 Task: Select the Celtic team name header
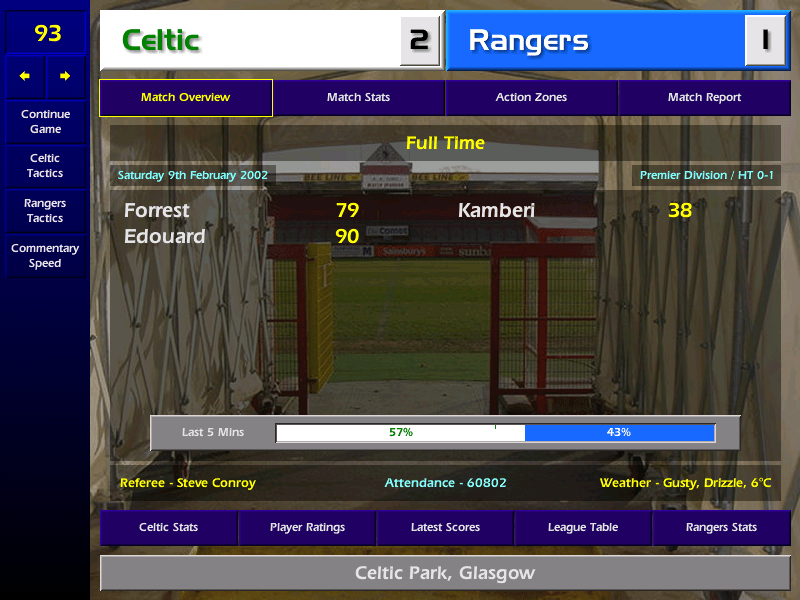[250, 41]
